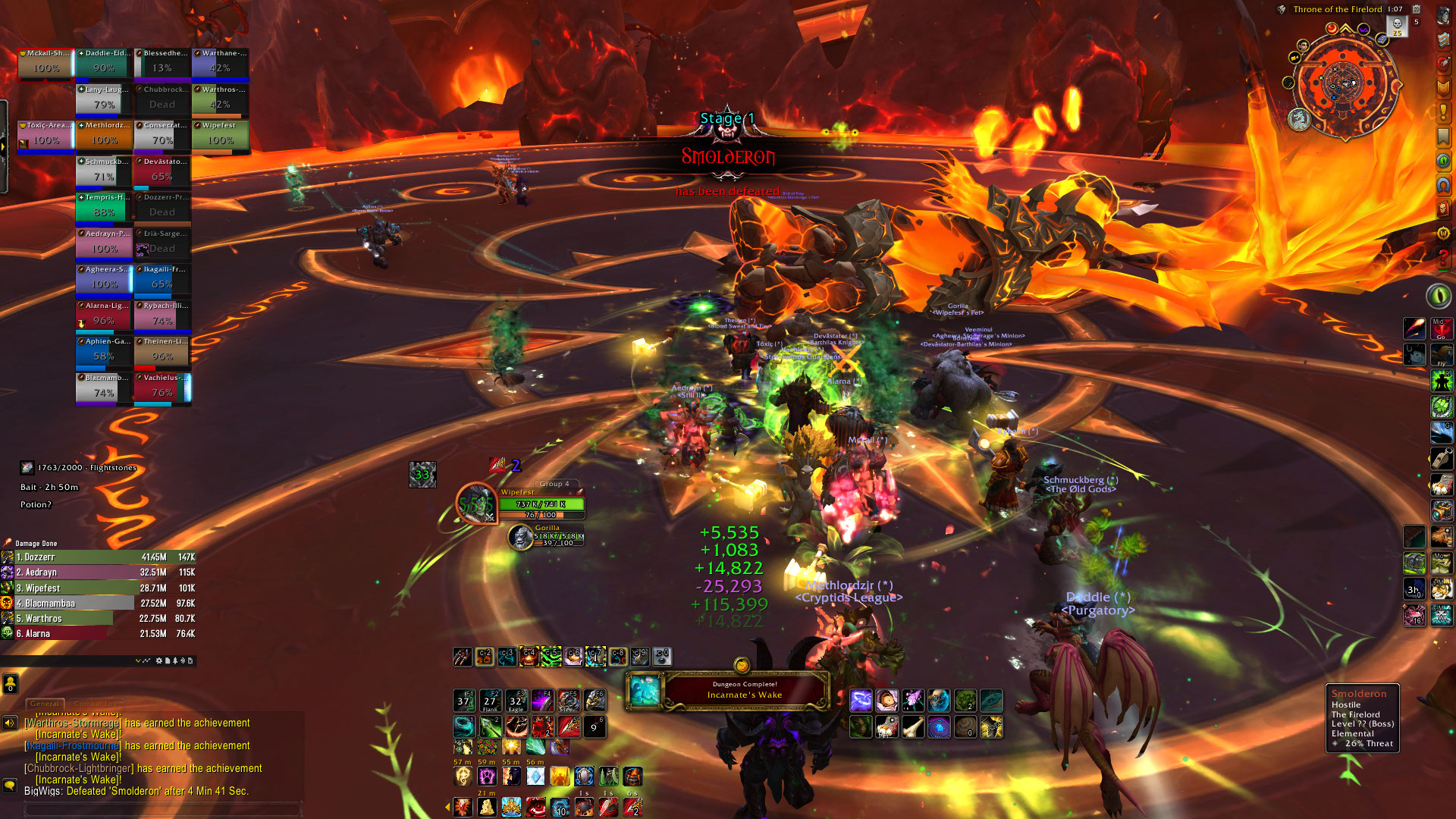Click the chat speech bubble button

pyautogui.click(x=10, y=786)
